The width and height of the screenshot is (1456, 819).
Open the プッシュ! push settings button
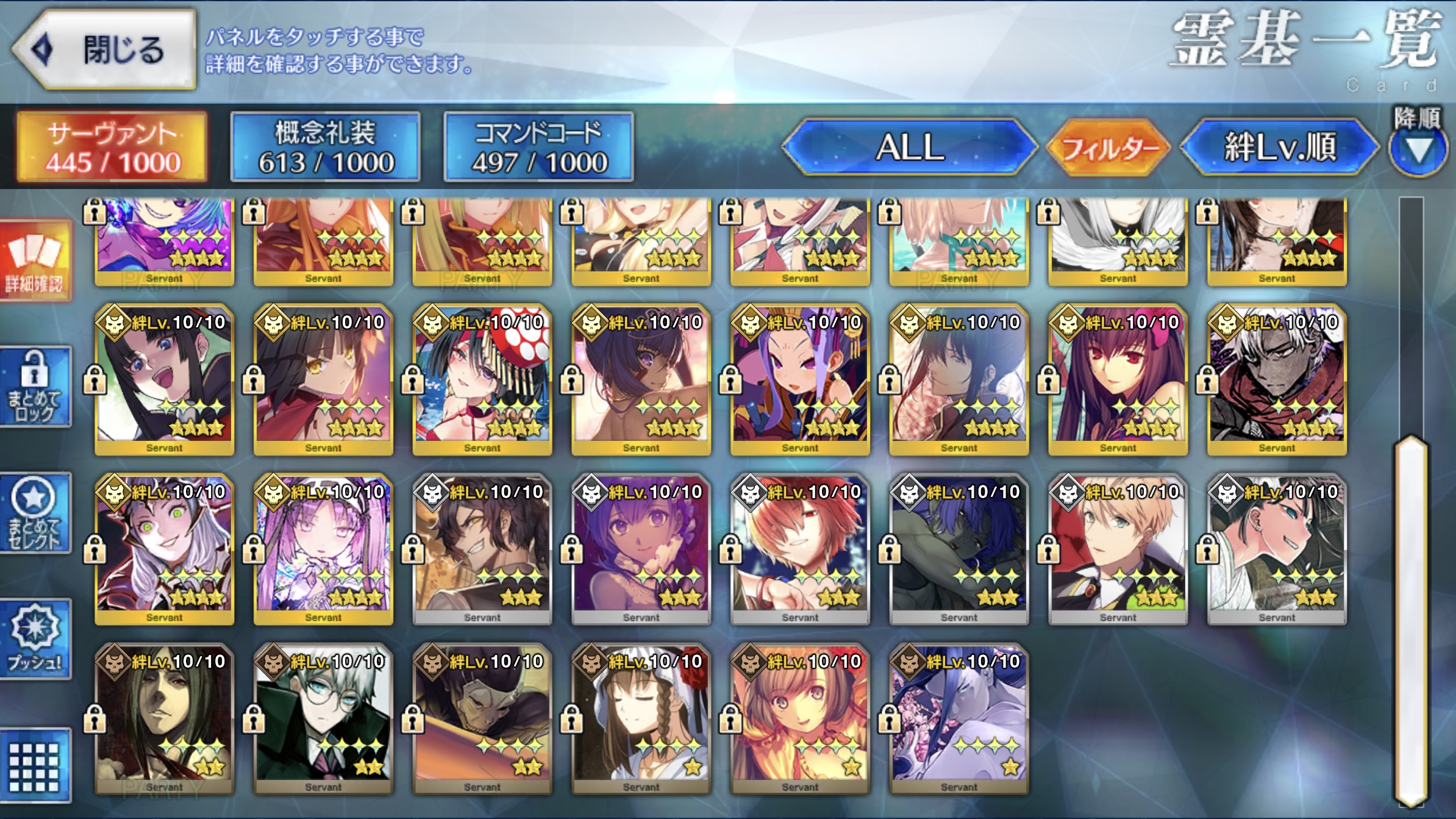[x=35, y=639]
